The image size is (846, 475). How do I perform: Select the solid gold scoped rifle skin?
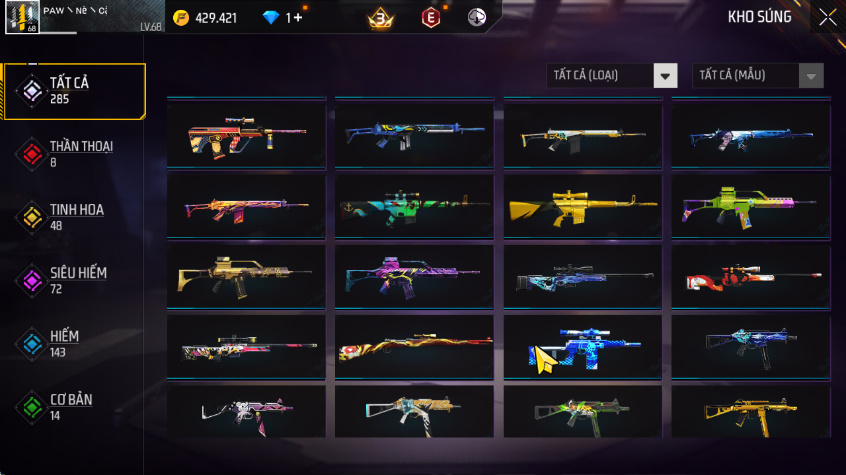[x=583, y=207]
